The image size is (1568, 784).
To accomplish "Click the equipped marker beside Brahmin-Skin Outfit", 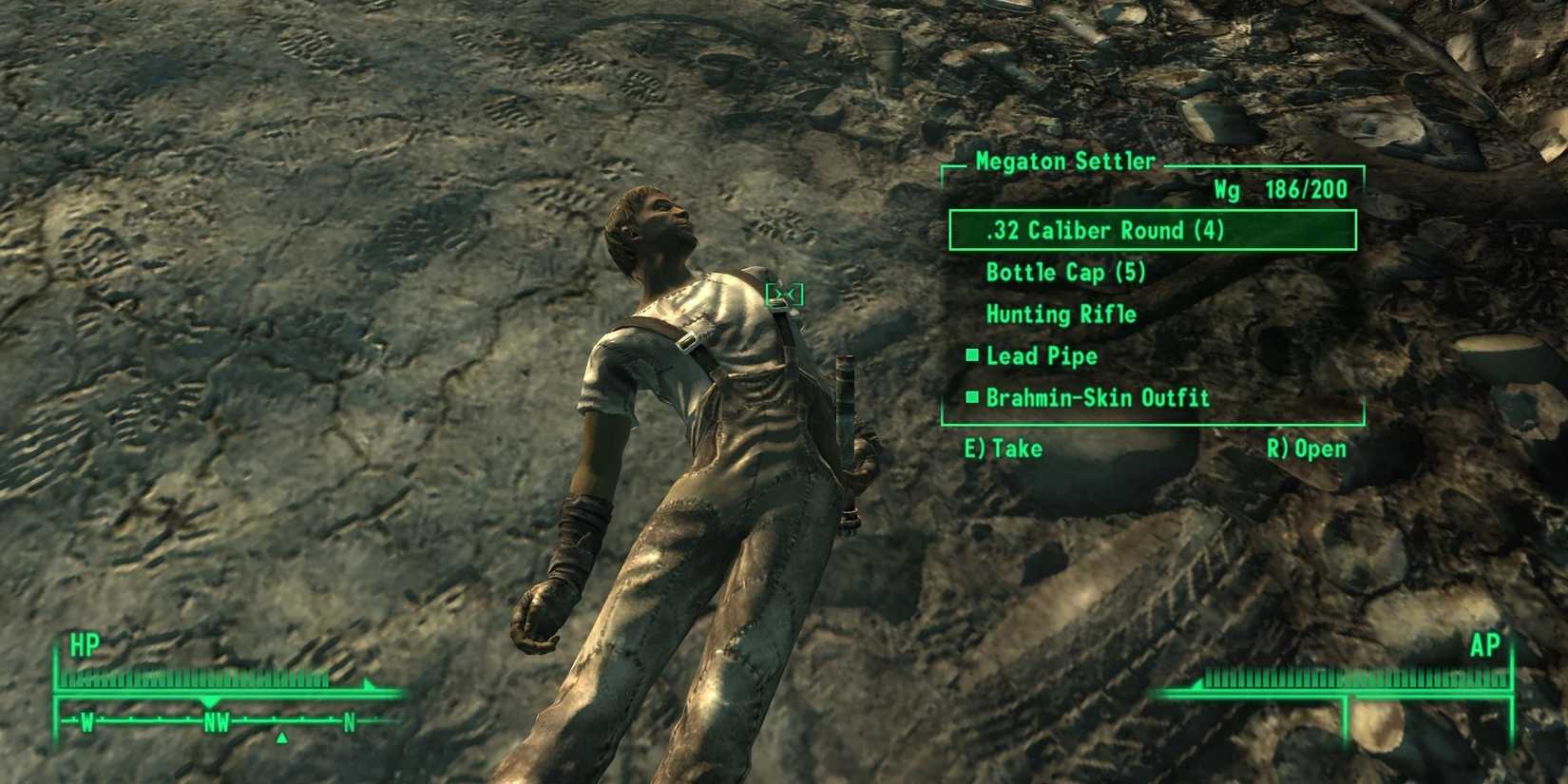I will [971, 397].
